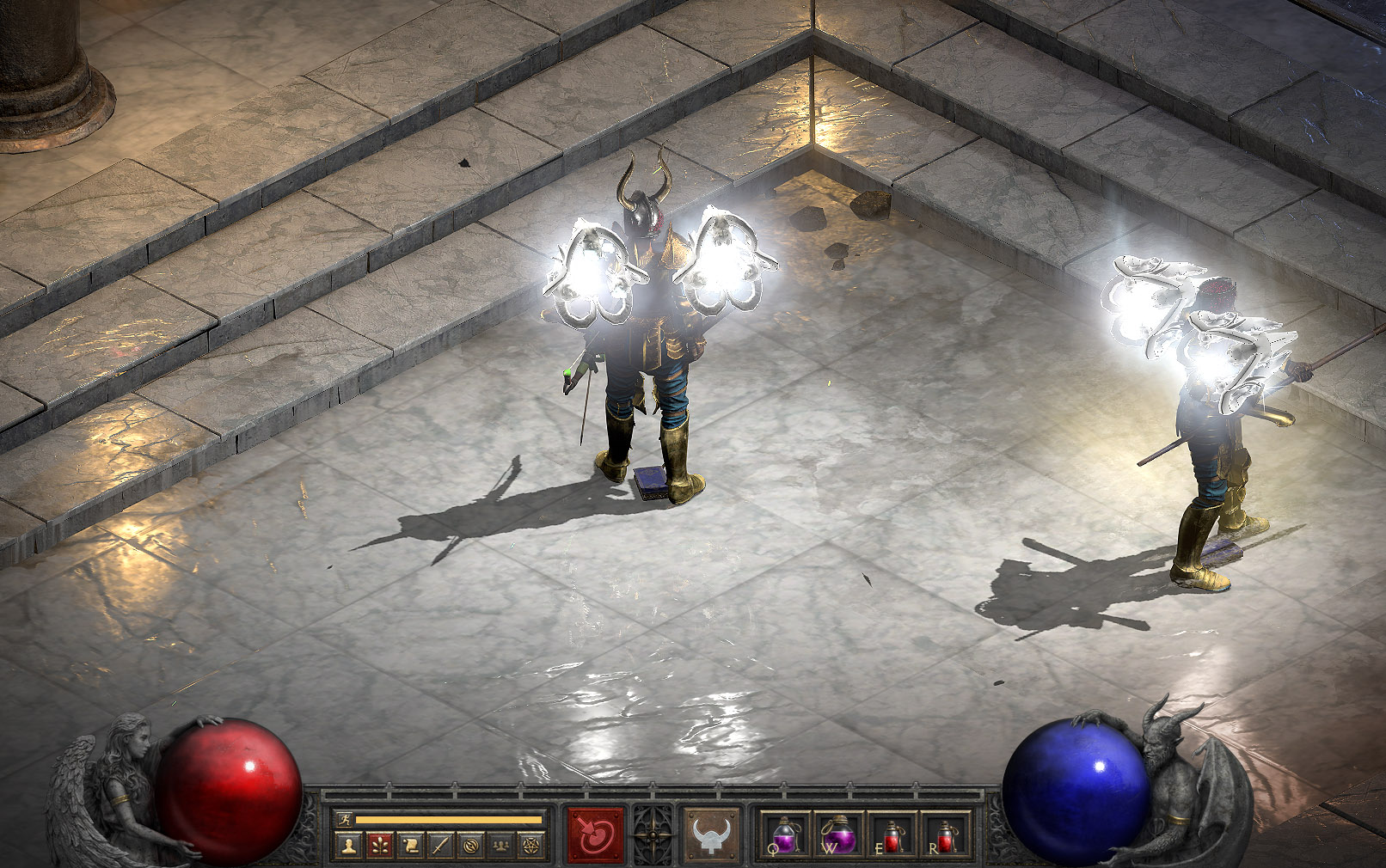Open the red skill tree icon
Image resolution: width=1386 pixels, height=868 pixels.
tap(379, 847)
